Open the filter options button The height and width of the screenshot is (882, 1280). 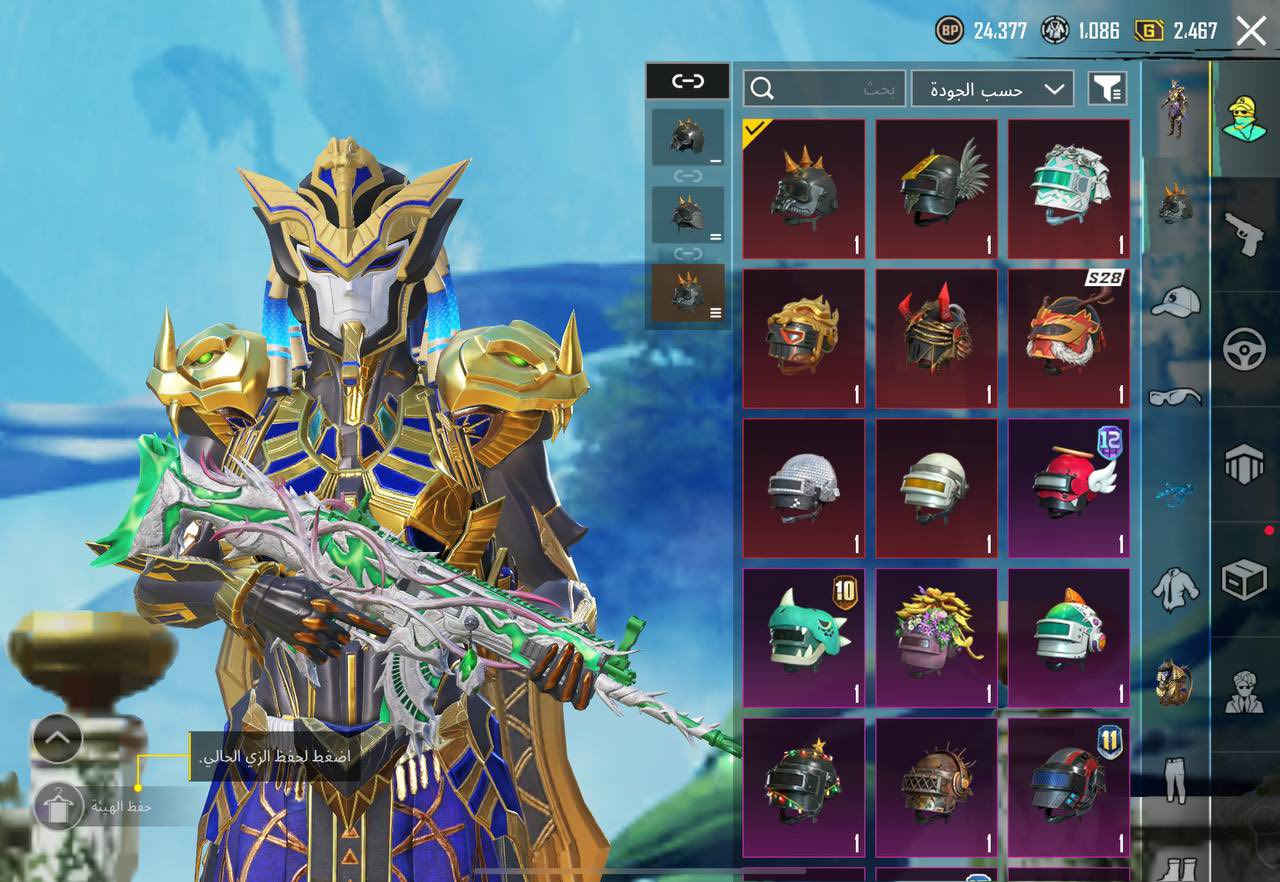(1107, 89)
